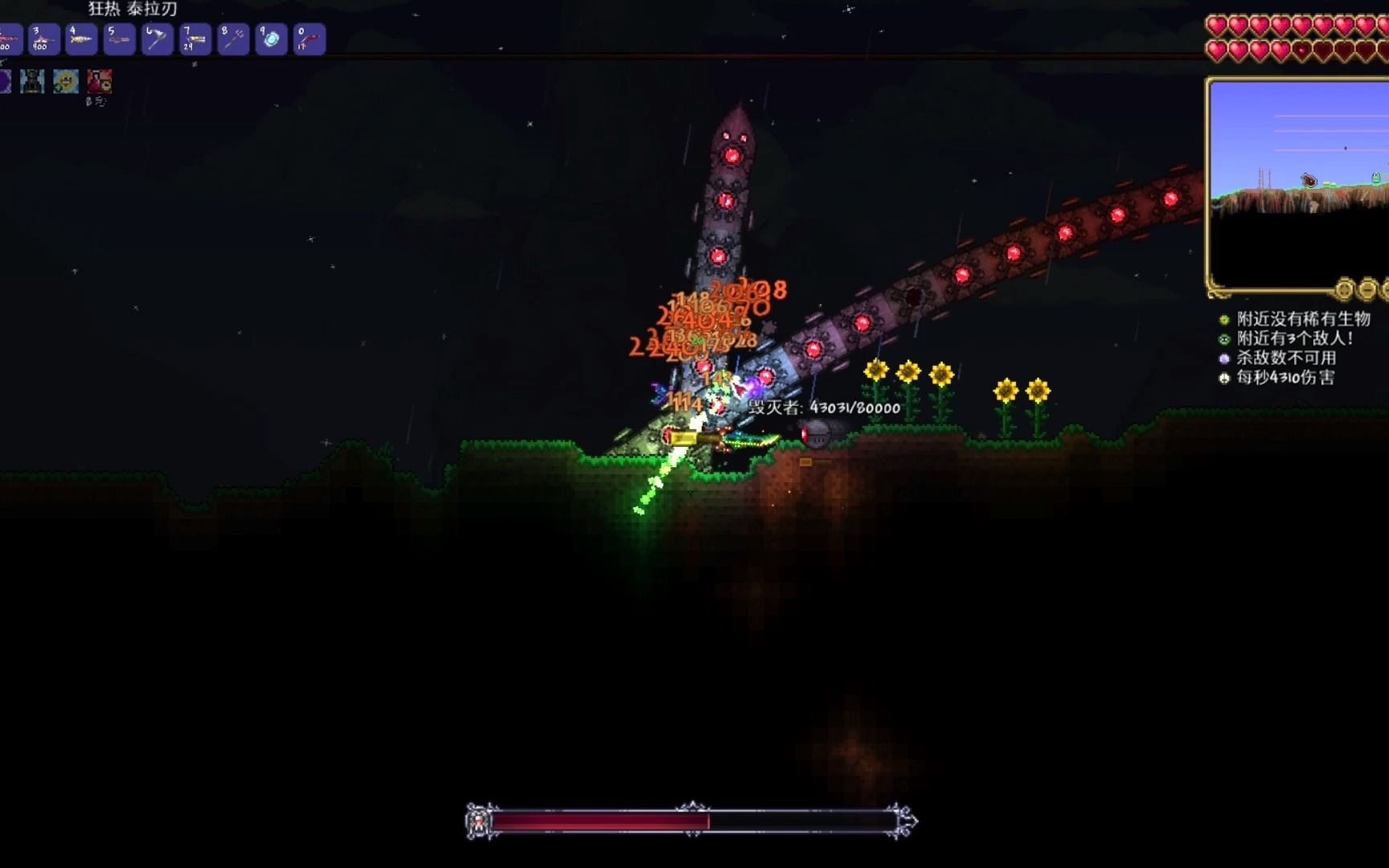Equip the pickaxe in hotbar slot 6
This screenshot has width=1389, height=868.
(157, 39)
